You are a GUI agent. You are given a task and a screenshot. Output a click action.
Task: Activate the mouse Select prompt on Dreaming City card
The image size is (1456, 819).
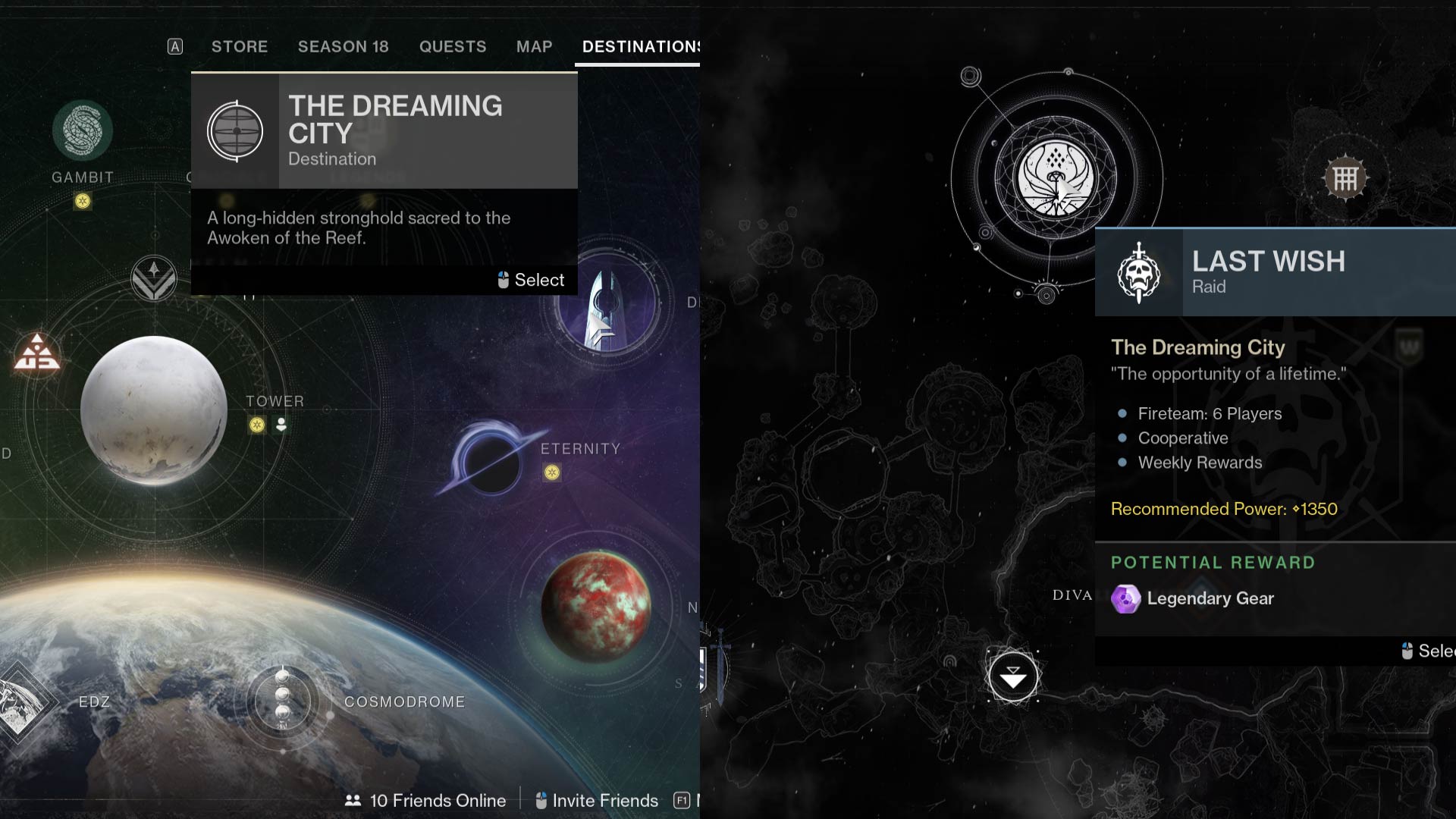530,280
